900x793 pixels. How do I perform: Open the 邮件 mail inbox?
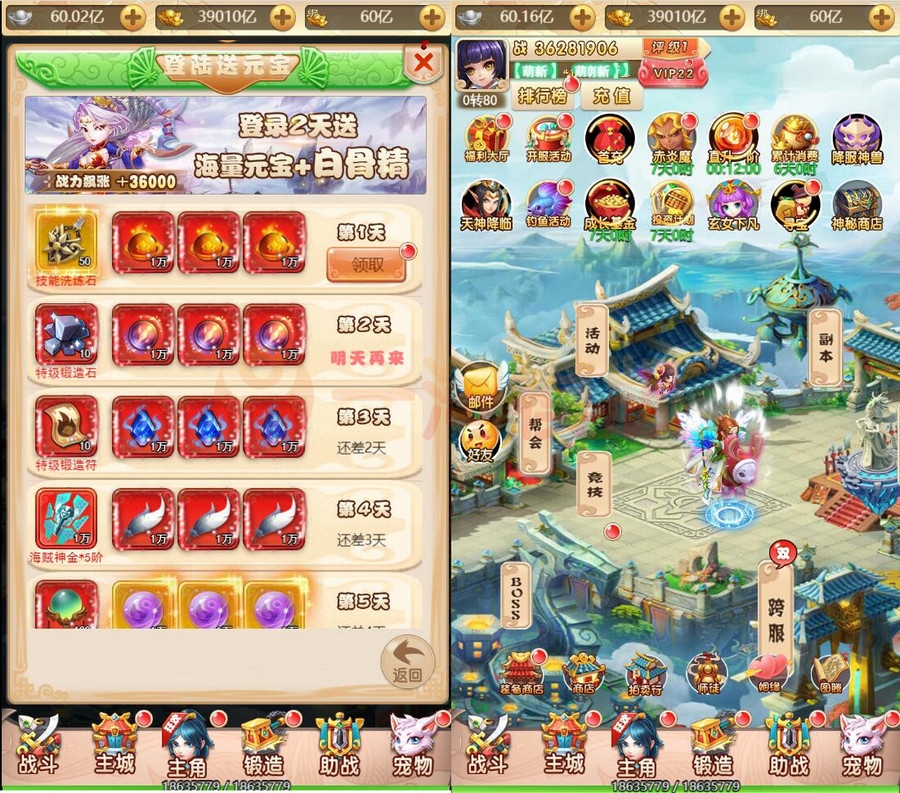click(x=481, y=384)
